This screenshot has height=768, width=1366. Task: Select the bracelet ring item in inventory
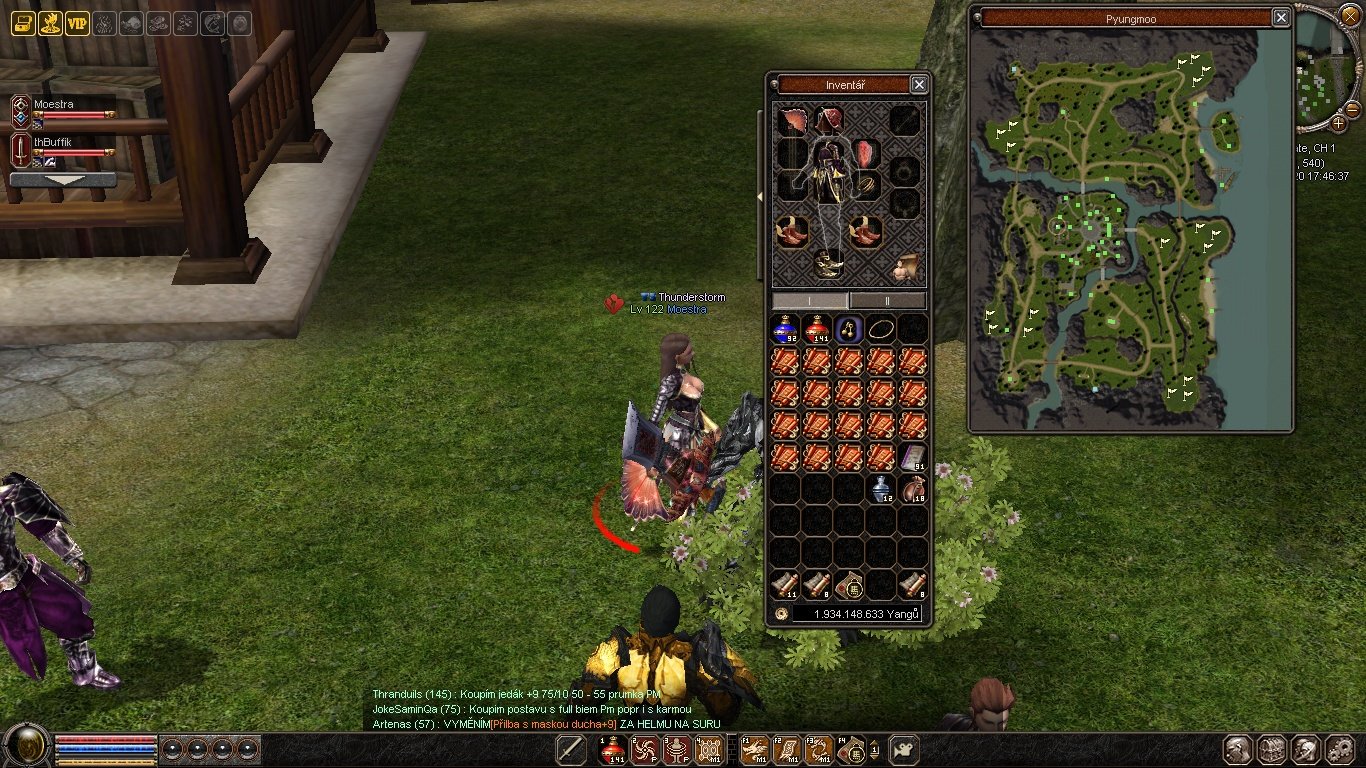pyautogui.click(x=881, y=329)
